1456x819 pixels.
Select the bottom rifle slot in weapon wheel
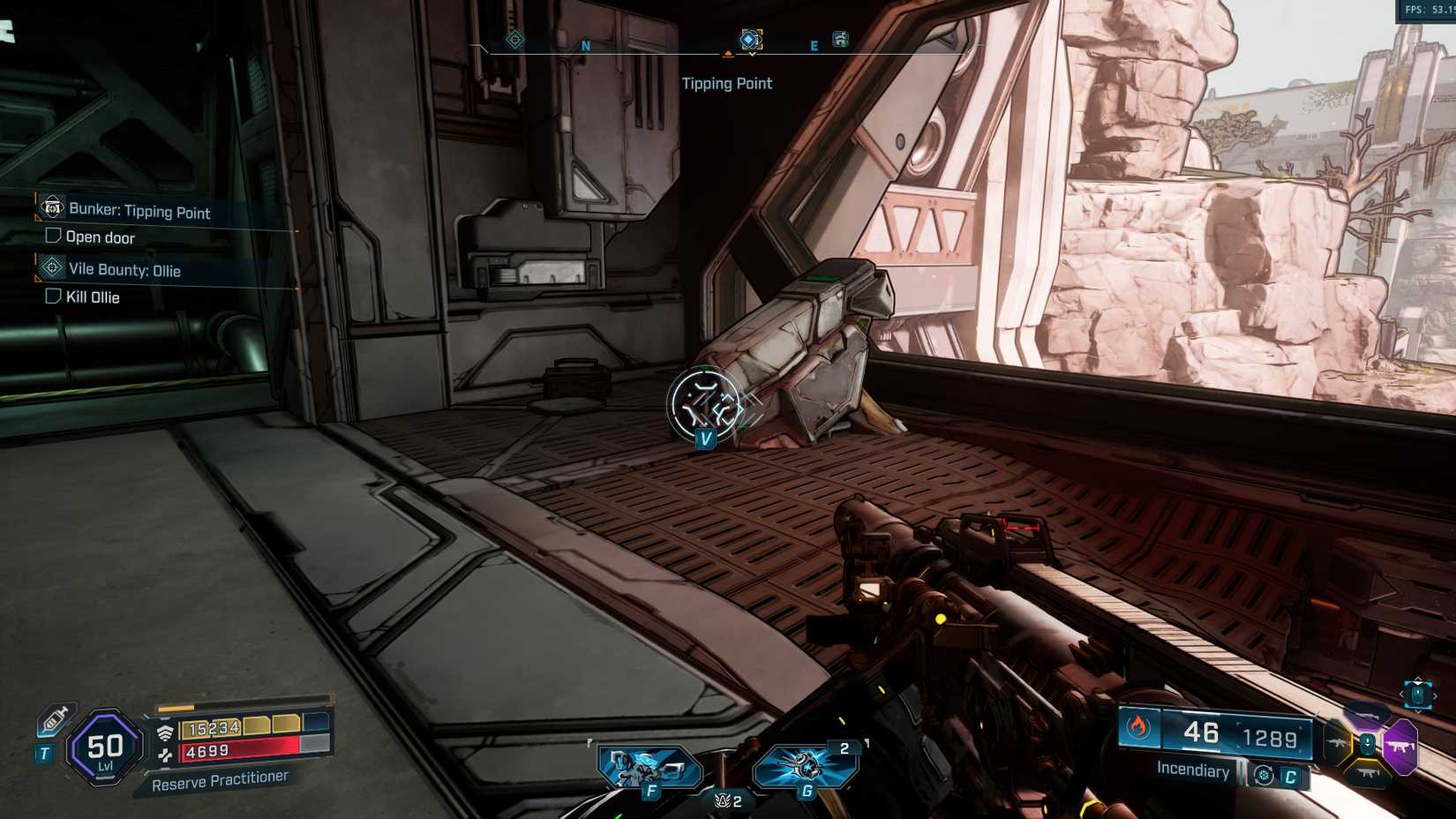coord(1366,773)
